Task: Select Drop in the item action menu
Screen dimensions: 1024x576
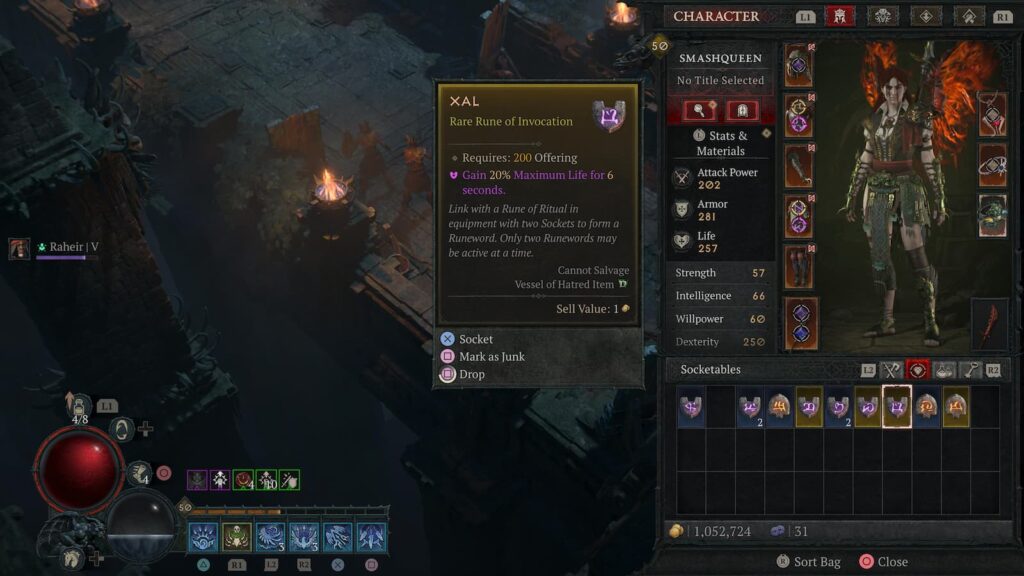Action: tap(471, 374)
